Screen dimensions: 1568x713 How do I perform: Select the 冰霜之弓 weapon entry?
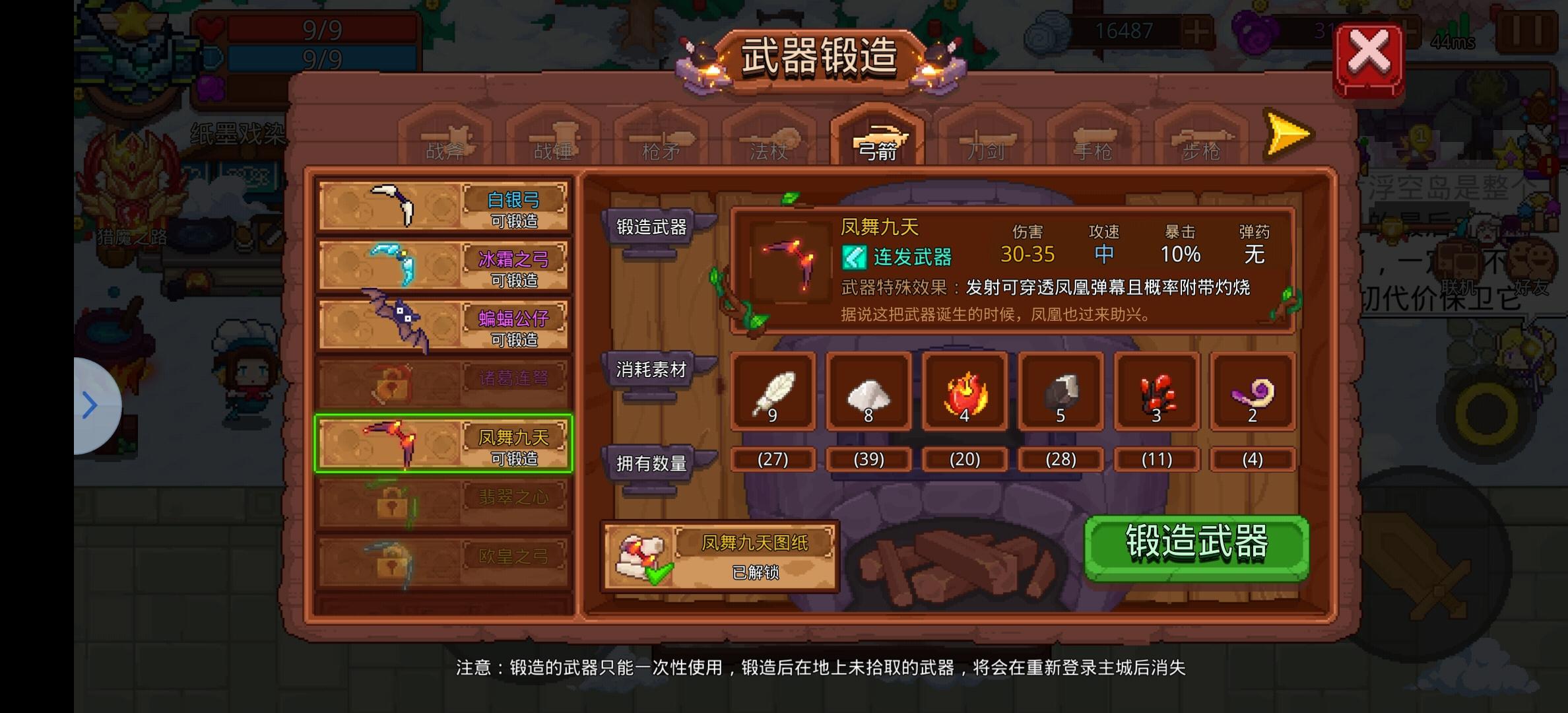coord(442,264)
